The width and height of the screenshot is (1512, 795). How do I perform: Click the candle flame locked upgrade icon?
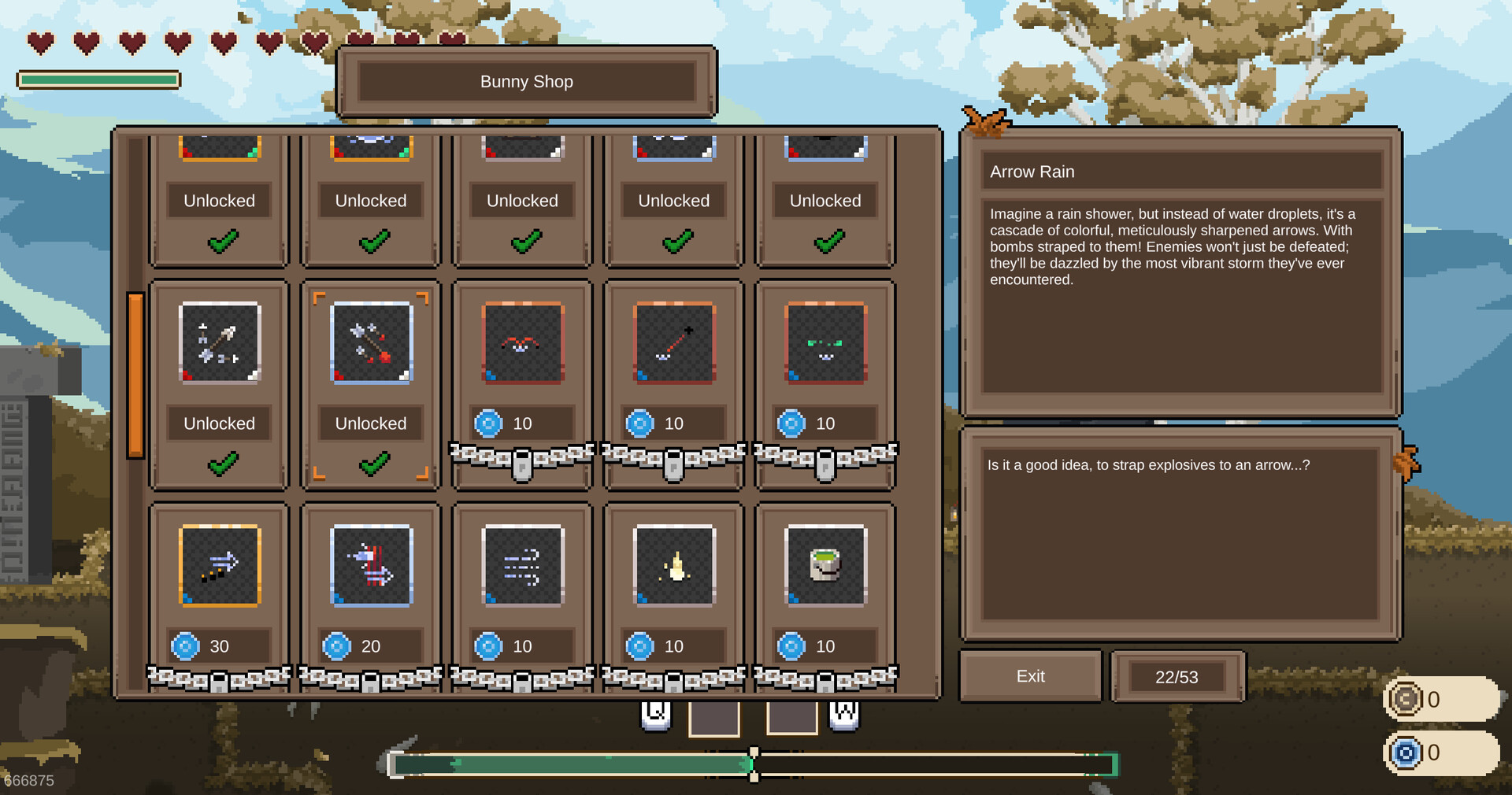(673, 566)
